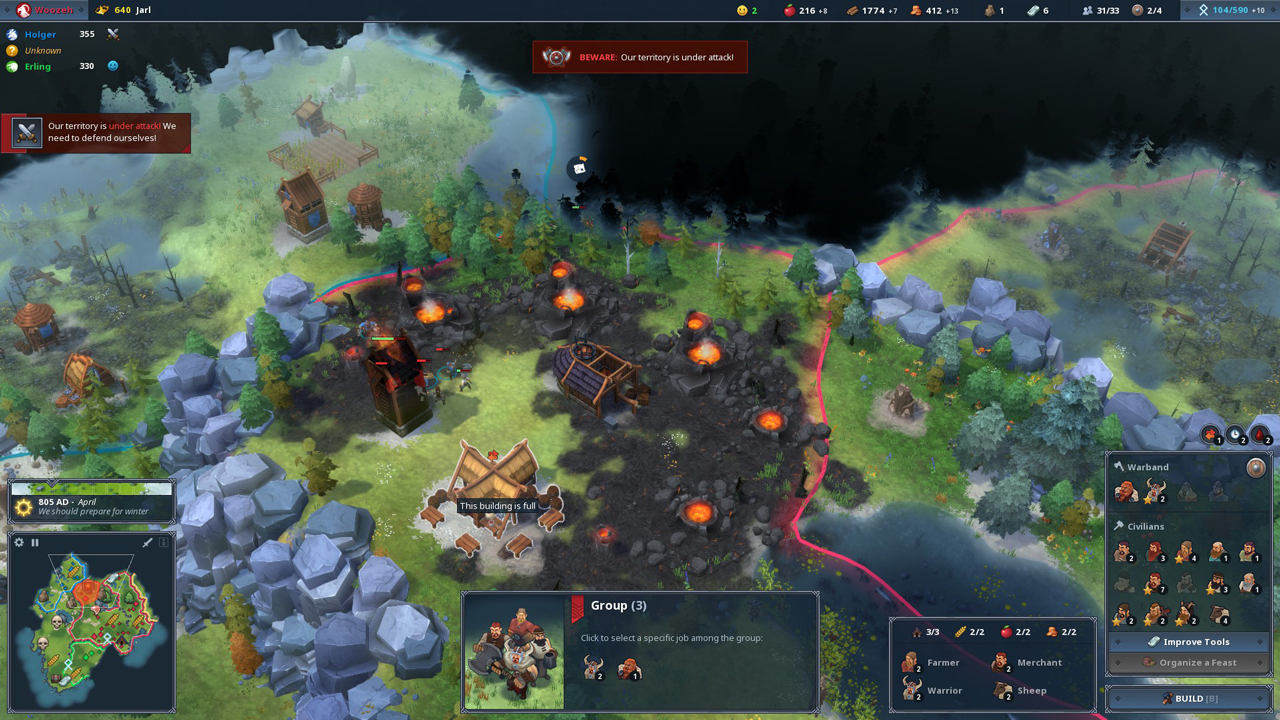Pause the game with the pause button

tap(35, 542)
